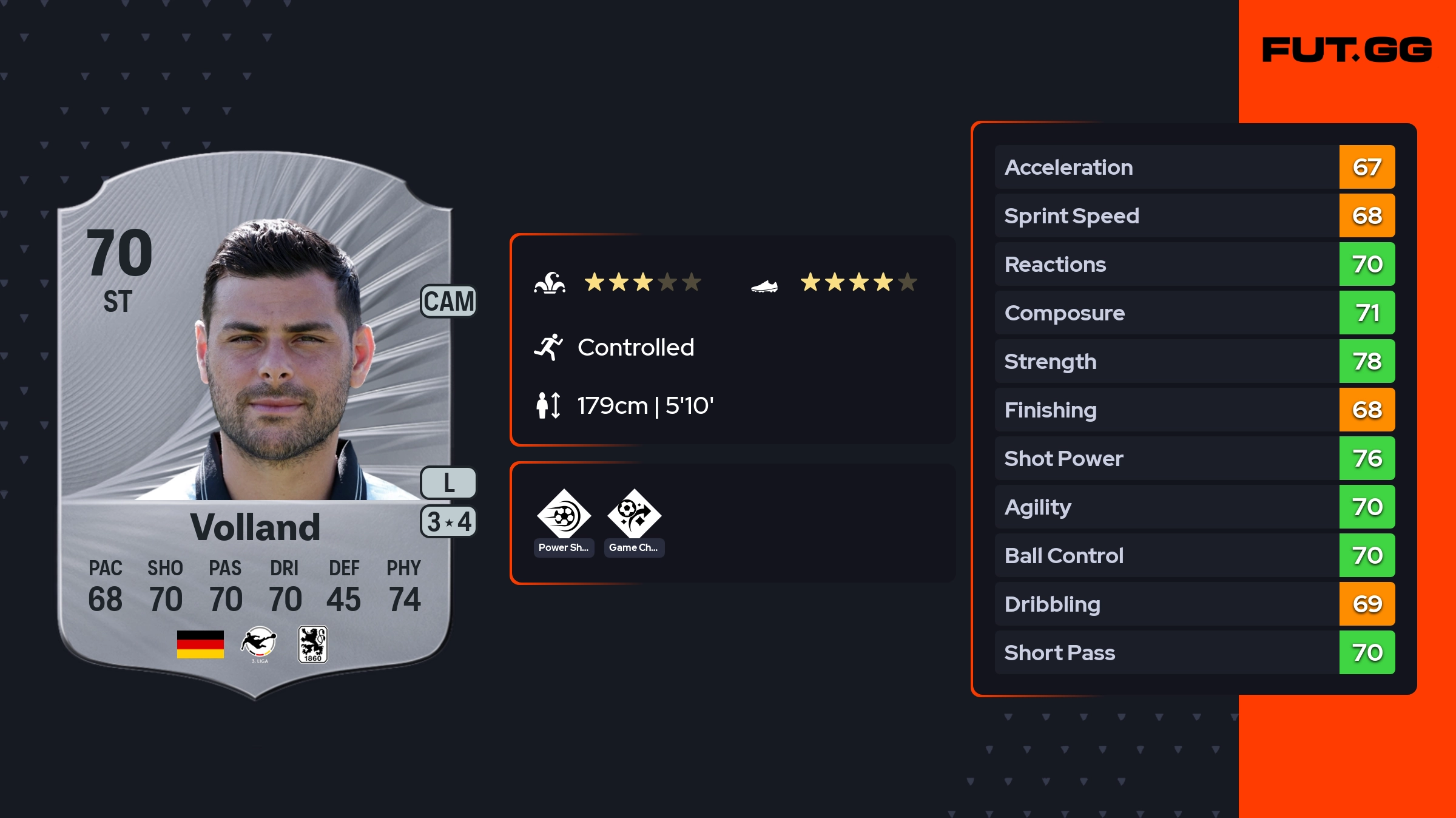Click the 1860 club crest
1456x818 pixels.
(312, 644)
